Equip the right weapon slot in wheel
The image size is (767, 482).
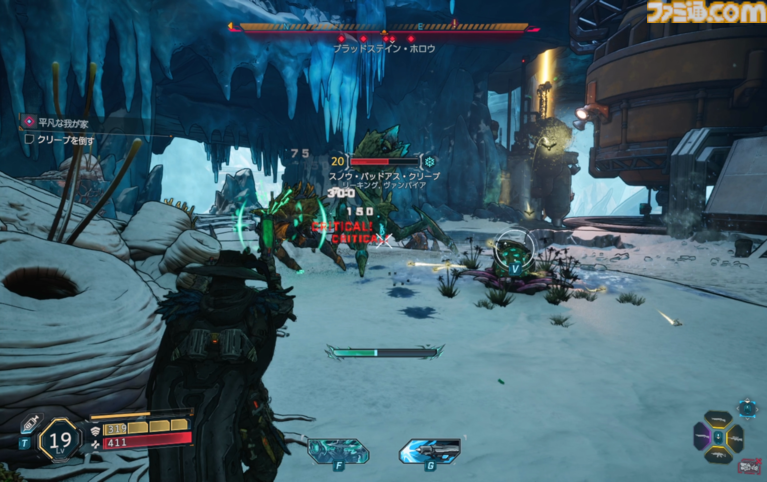(736, 437)
